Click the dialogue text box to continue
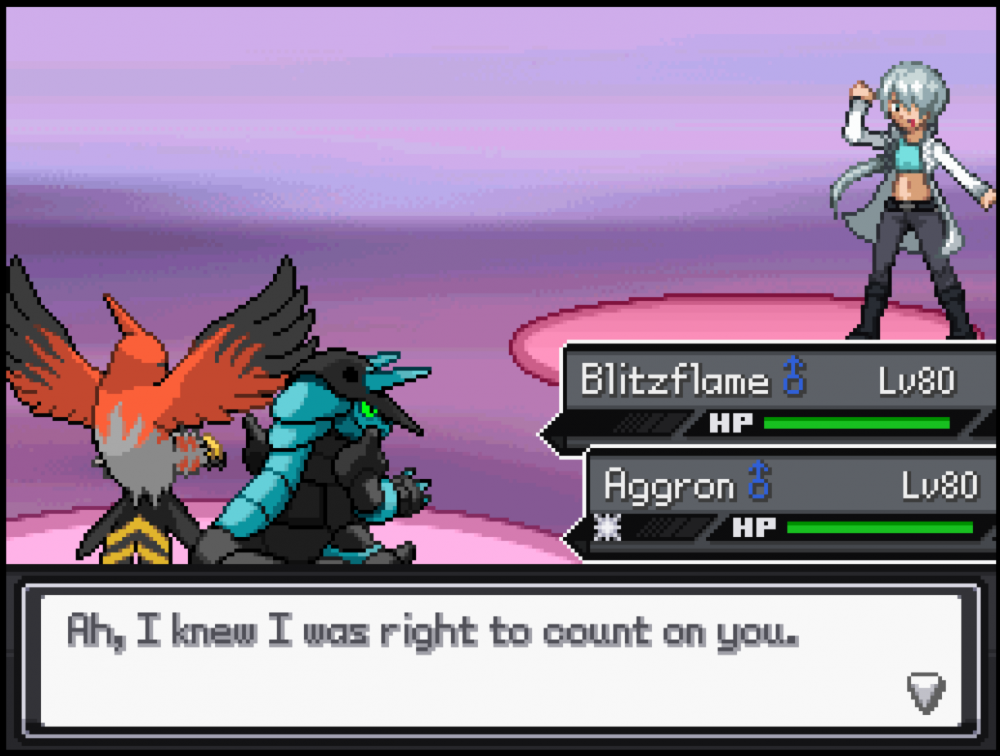The width and height of the screenshot is (1000, 756). point(500,660)
